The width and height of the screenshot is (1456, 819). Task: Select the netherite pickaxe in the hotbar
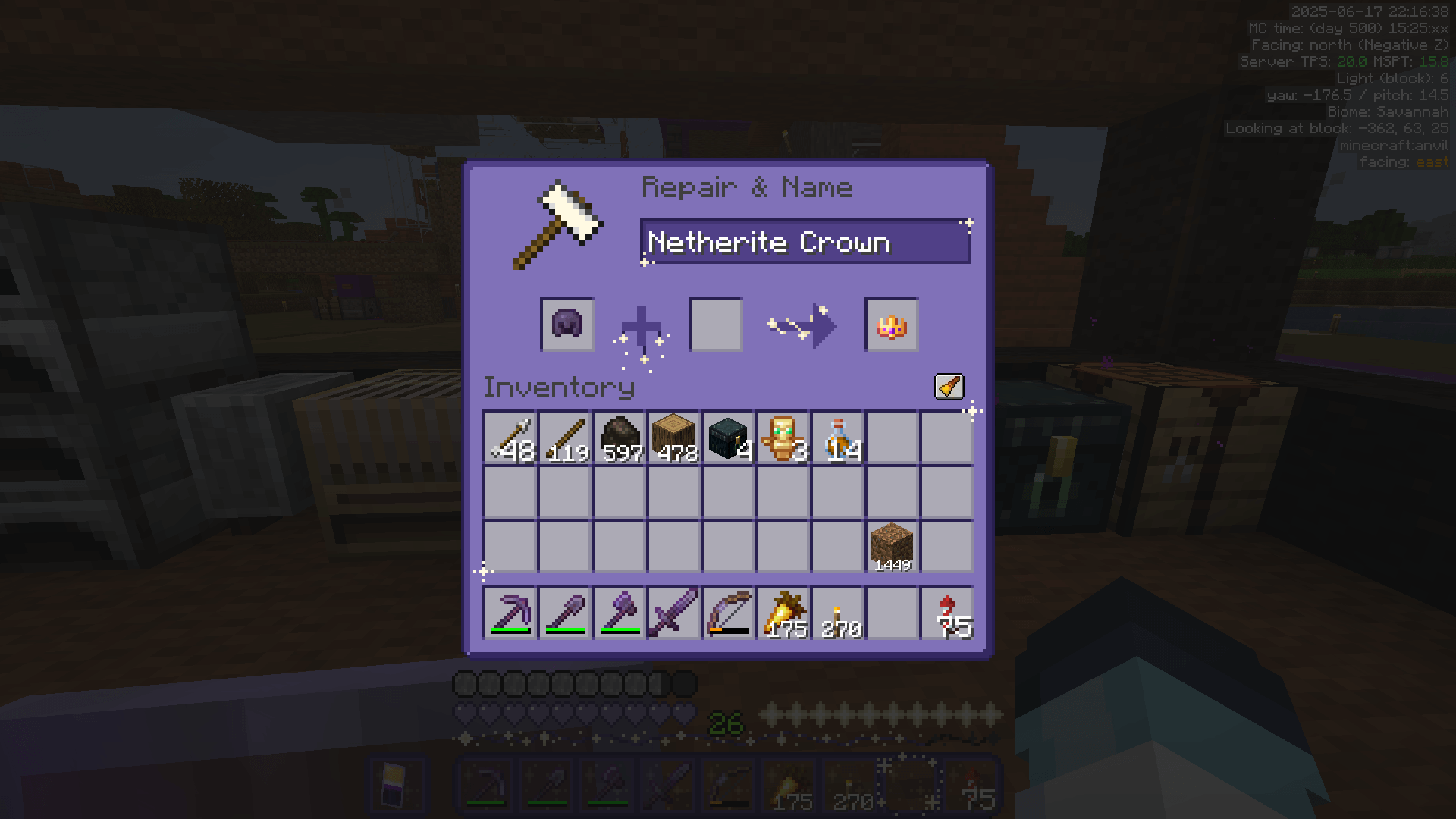pyautogui.click(x=510, y=614)
